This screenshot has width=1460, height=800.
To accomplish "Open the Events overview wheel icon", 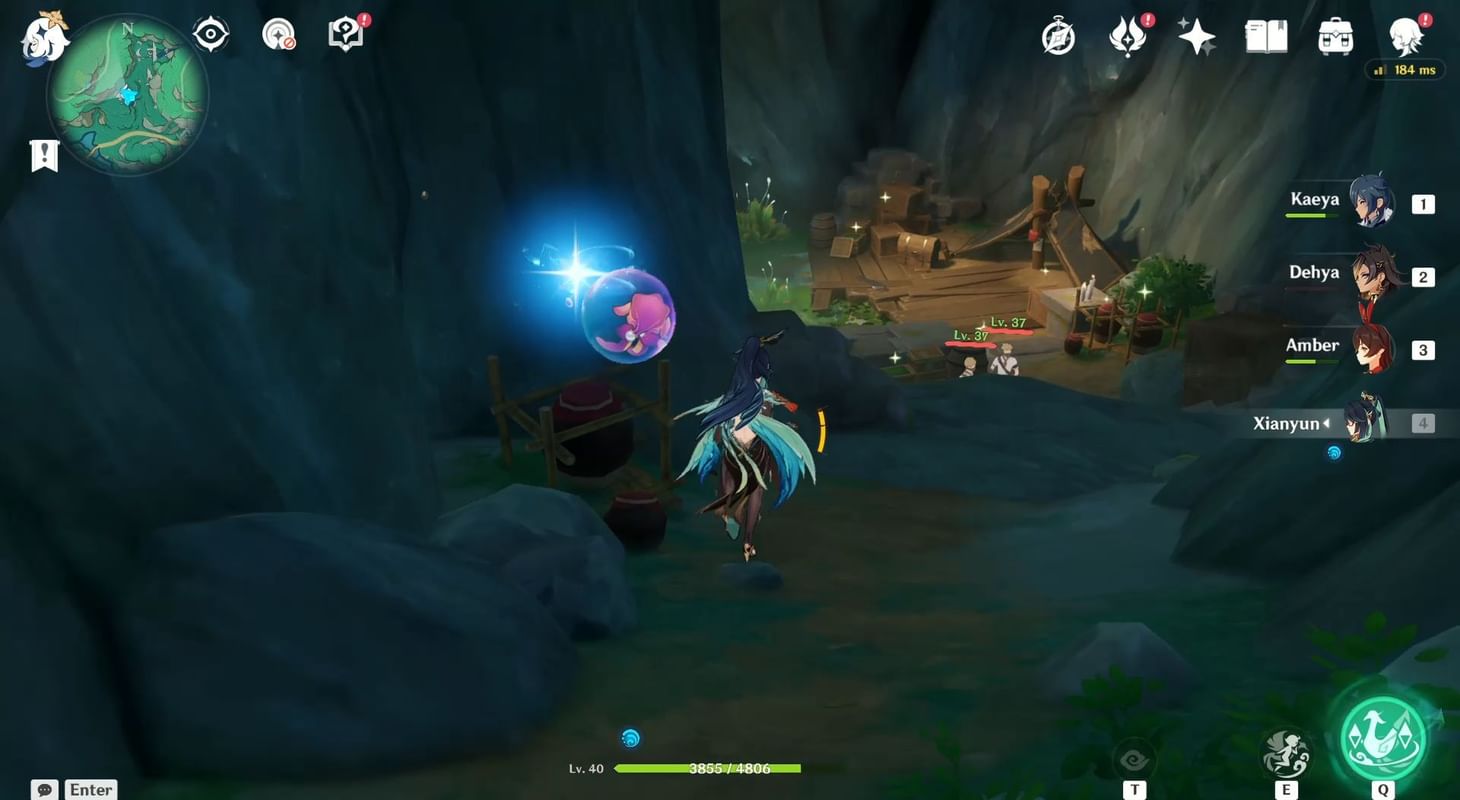I will point(1058,37).
